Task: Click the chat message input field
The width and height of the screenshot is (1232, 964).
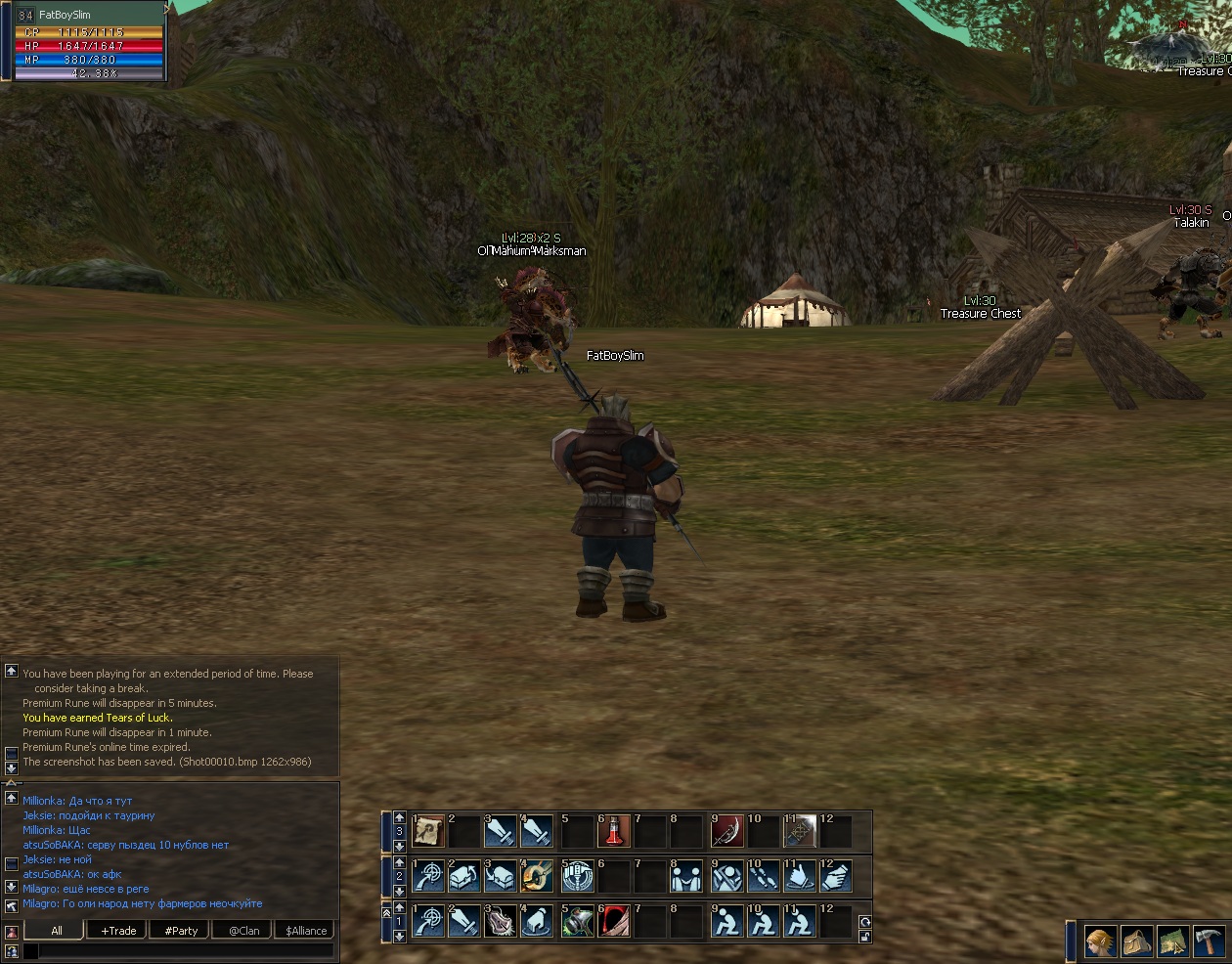Action: point(176,950)
